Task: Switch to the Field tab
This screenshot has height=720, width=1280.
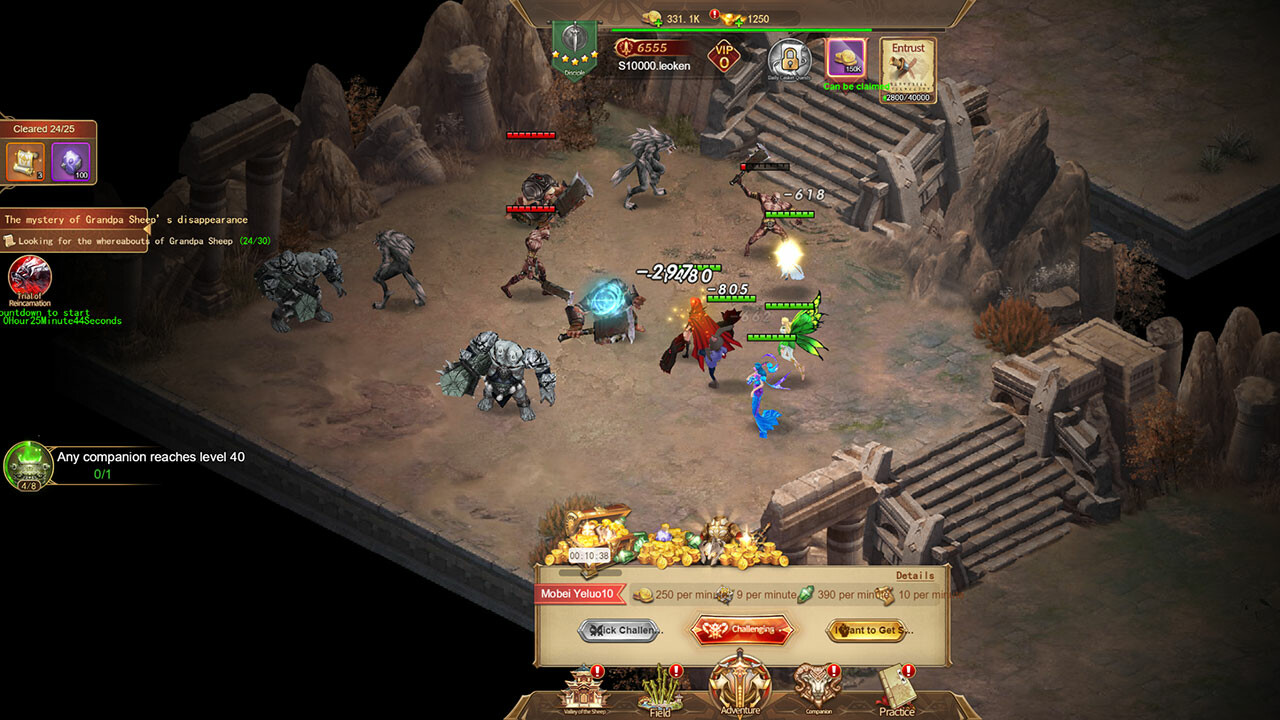Action: 661,690
